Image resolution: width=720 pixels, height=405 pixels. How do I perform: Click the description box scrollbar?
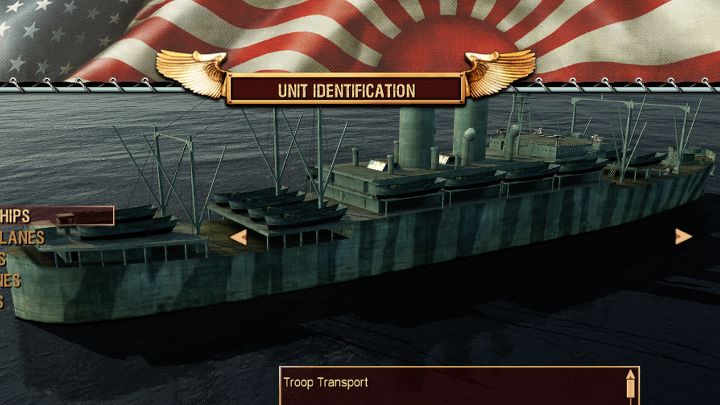[x=630, y=386]
